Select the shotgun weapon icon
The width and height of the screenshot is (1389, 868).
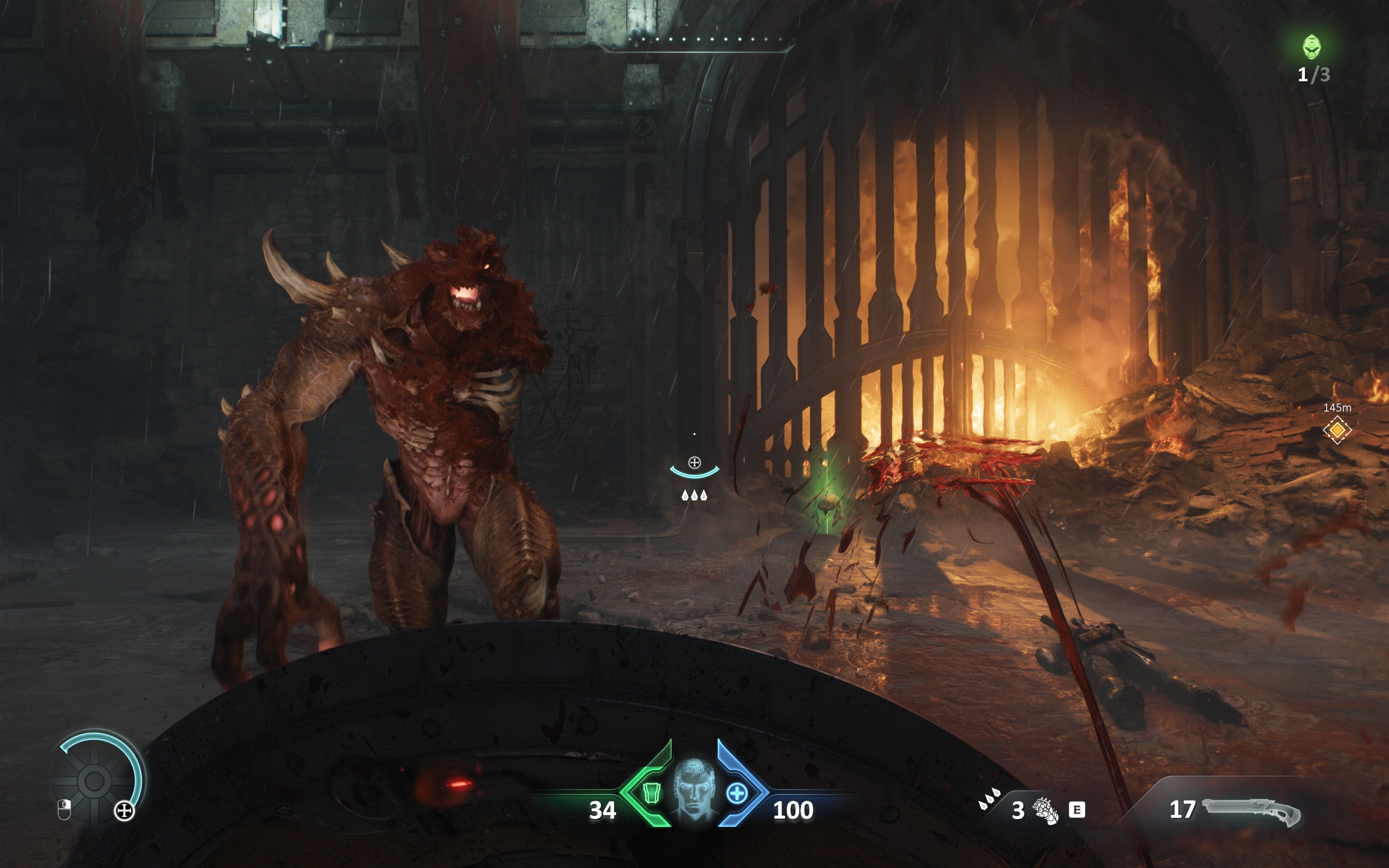(1251, 811)
